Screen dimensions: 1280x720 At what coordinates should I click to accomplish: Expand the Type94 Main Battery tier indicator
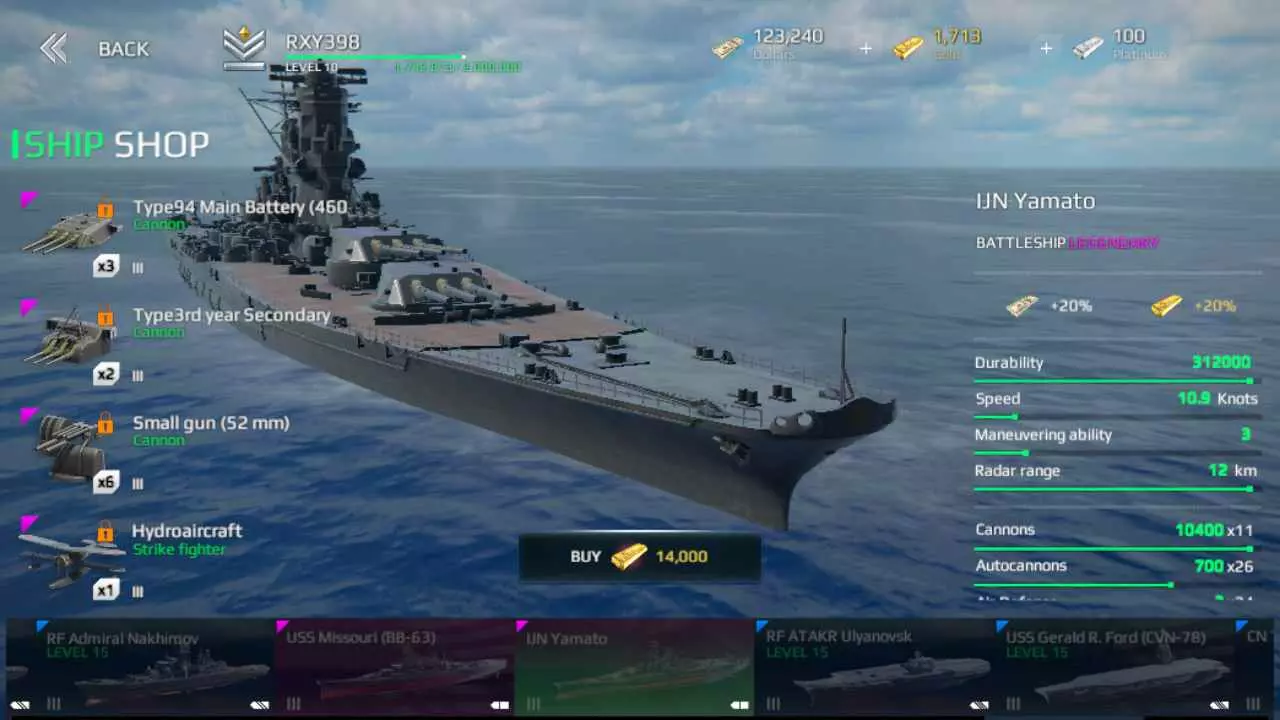pyautogui.click(x=137, y=267)
